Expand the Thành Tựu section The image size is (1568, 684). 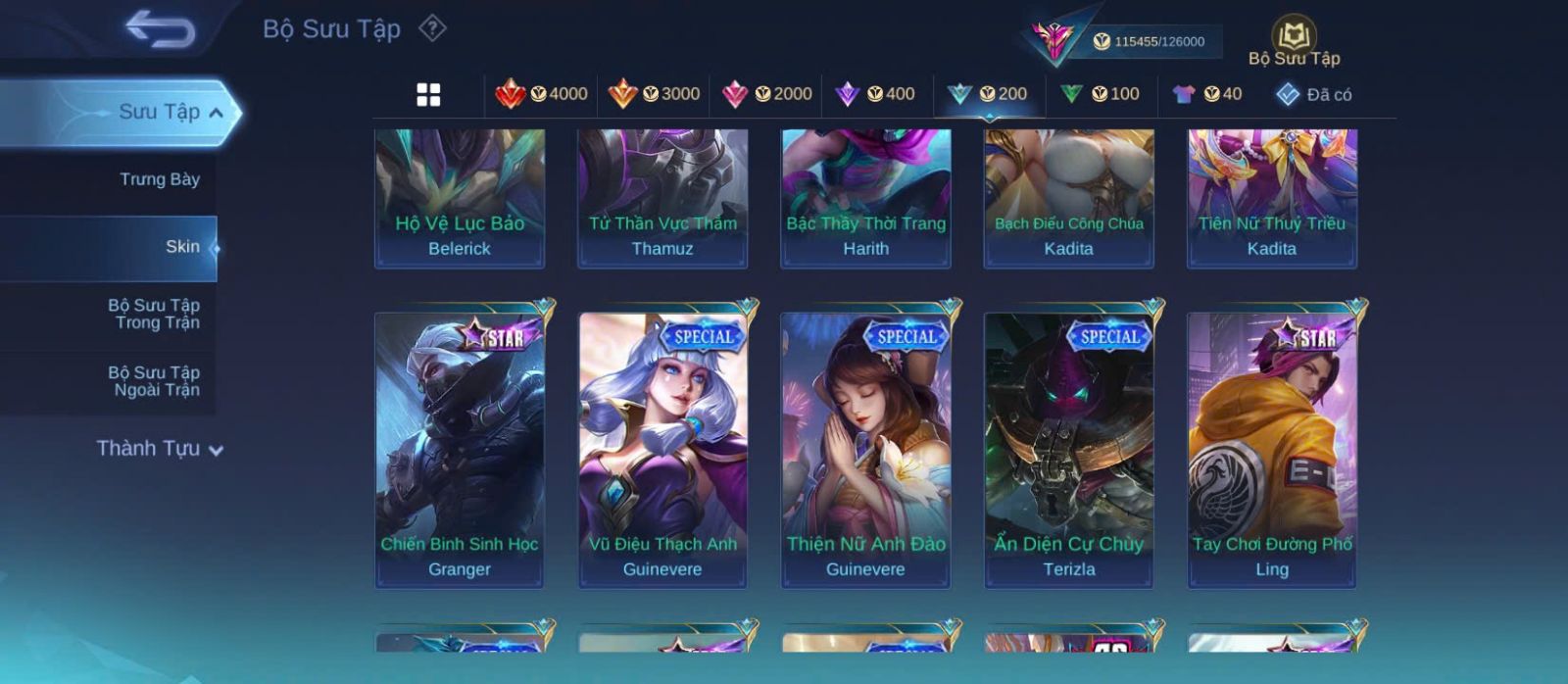click(160, 449)
